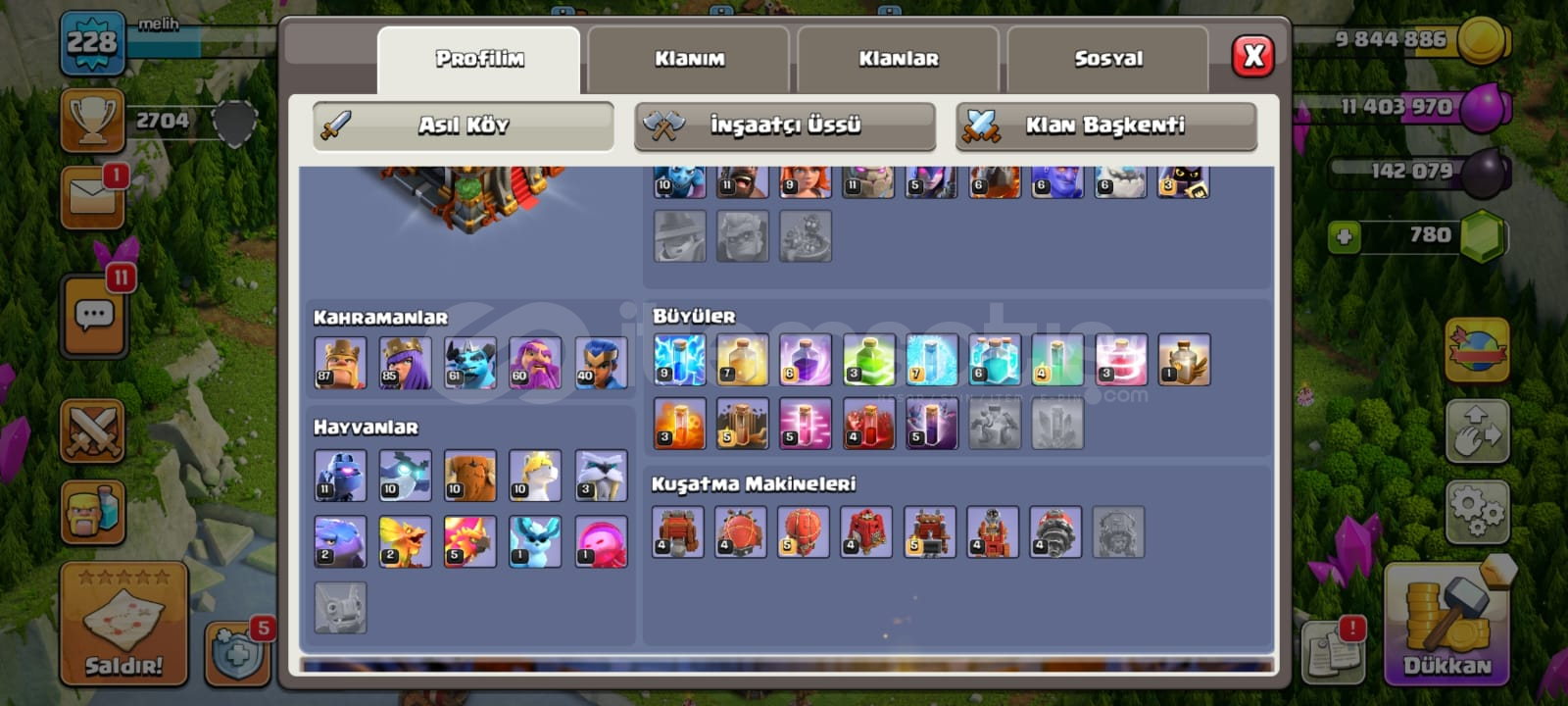The width and height of the screenshot is (1568, 706).
Task: Open the İnşaatçı Üssü profile view
Action: (x=784, y=126)
